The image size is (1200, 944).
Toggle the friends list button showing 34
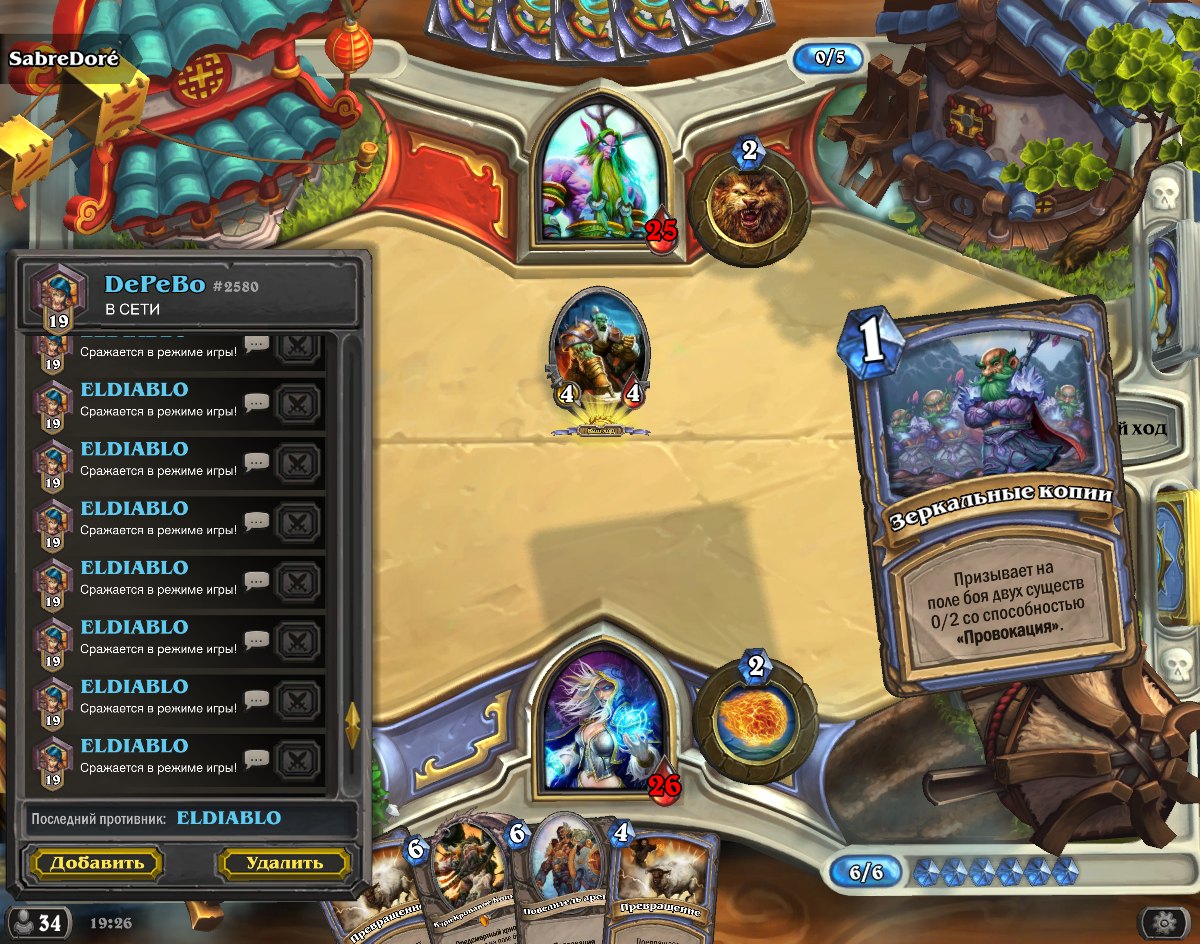pos(38,922)
